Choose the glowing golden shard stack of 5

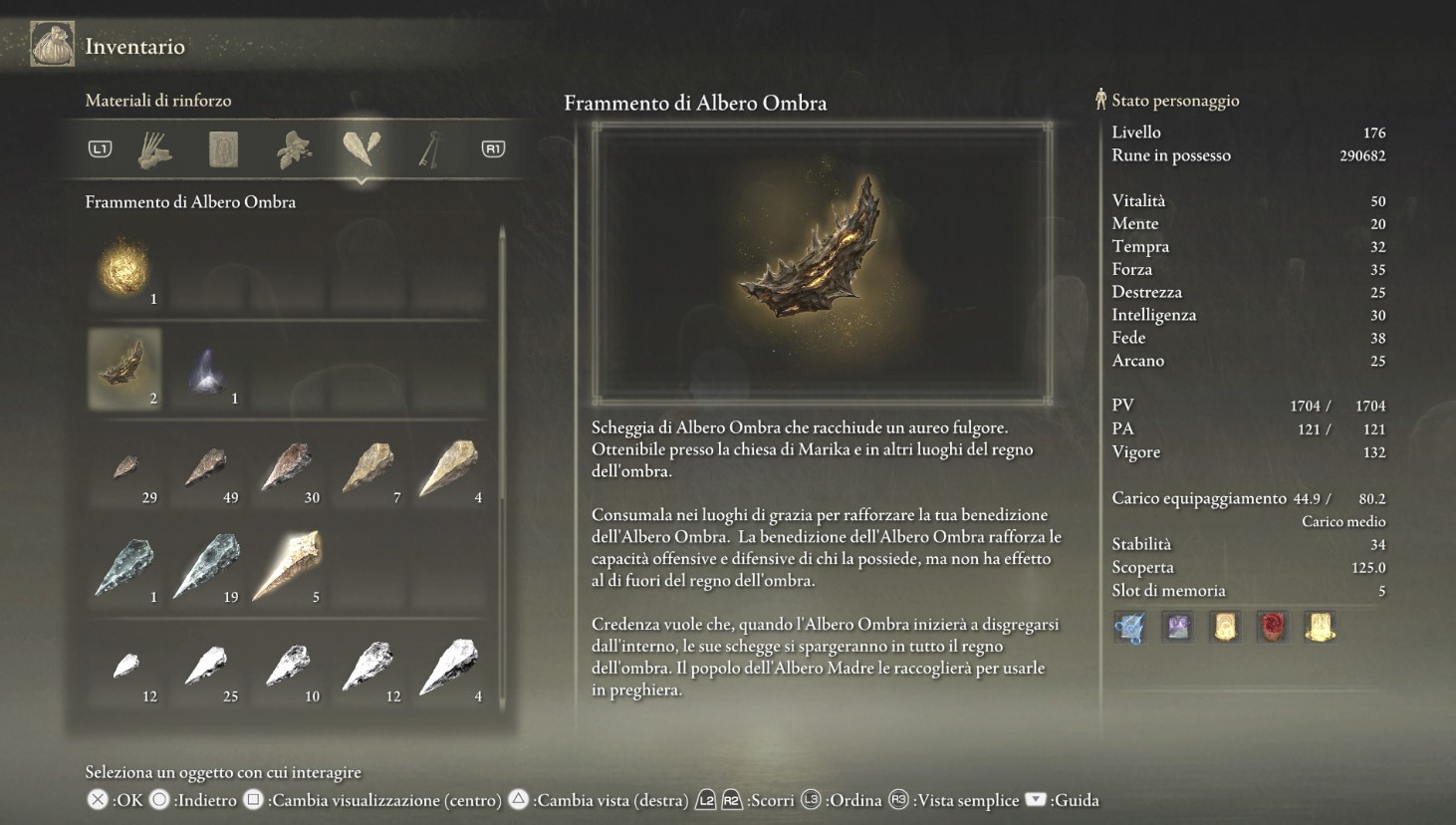[288, 568]
